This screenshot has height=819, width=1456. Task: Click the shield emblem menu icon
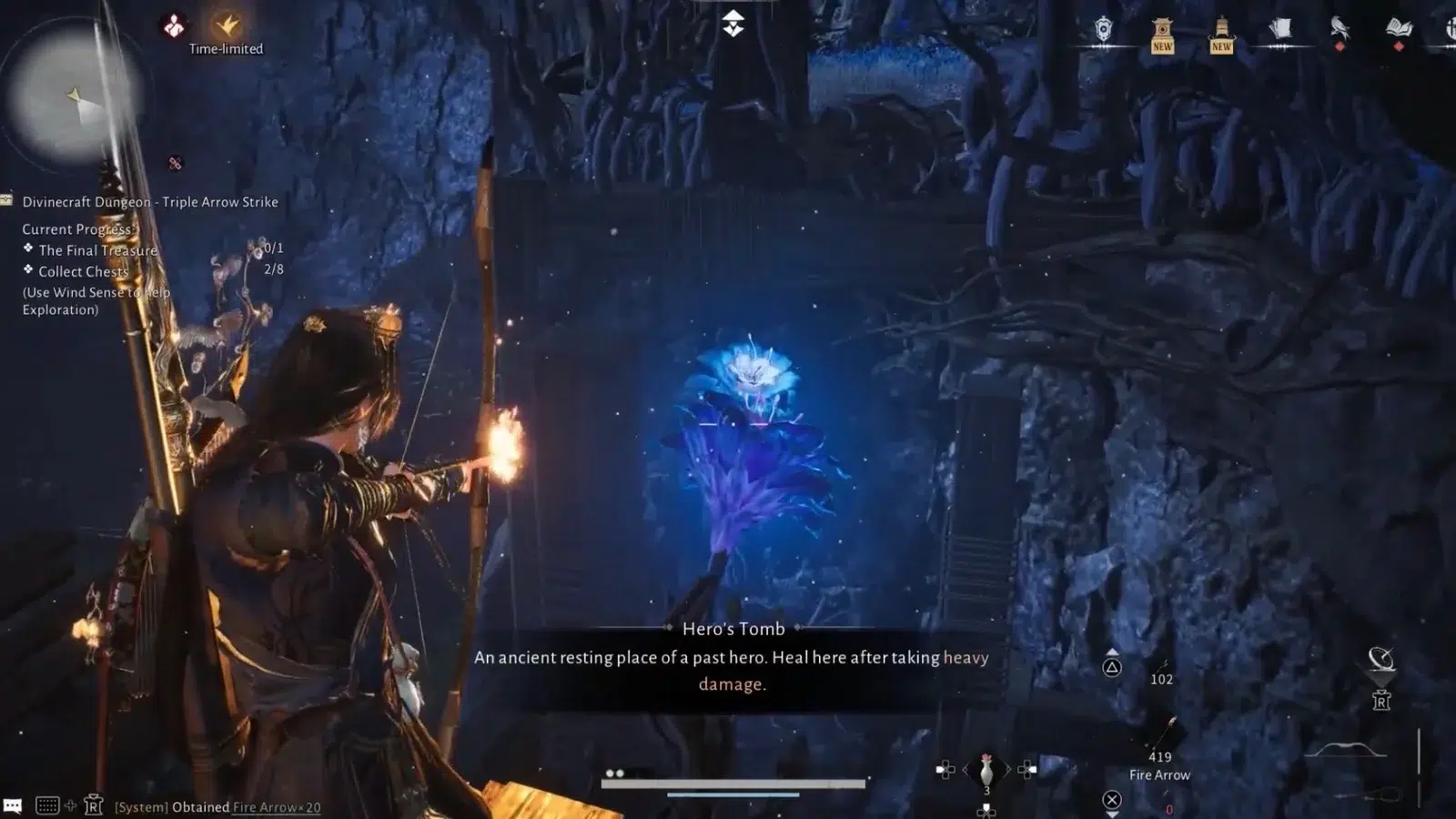coord(1103,30)
